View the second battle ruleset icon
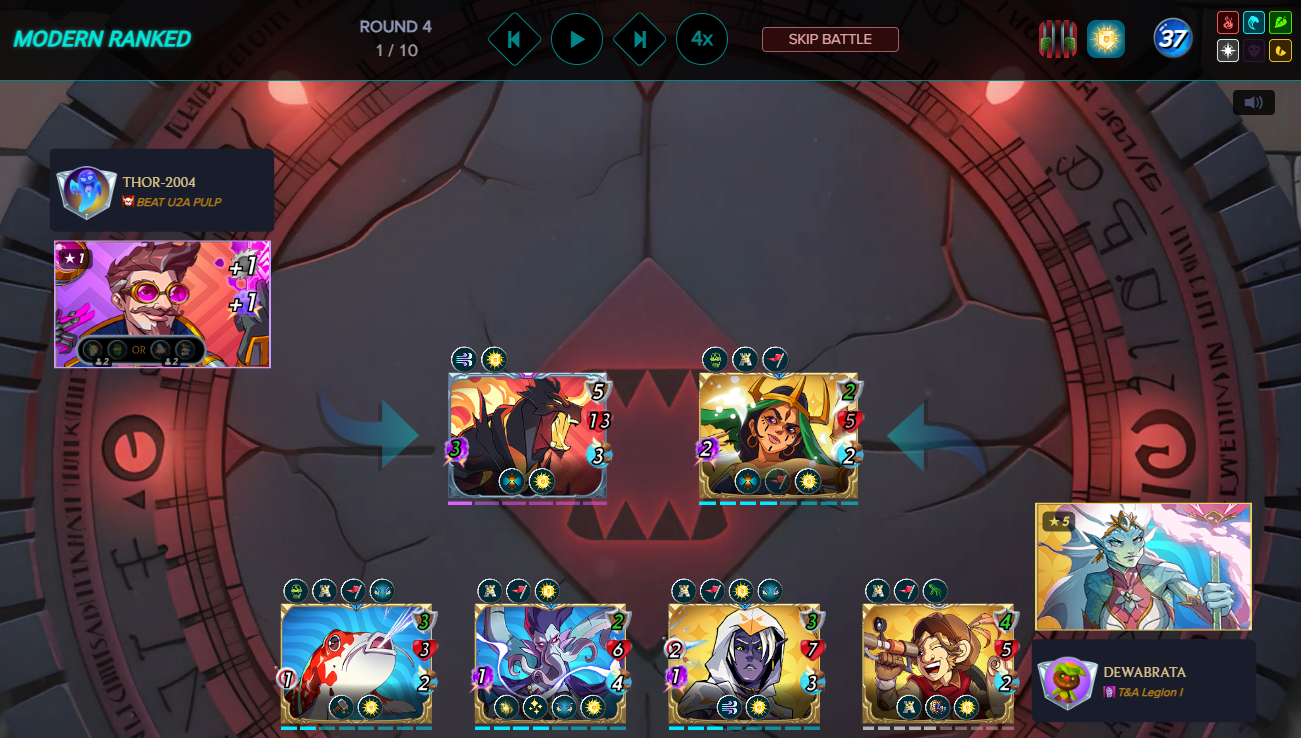 [x=1106, y=39]
